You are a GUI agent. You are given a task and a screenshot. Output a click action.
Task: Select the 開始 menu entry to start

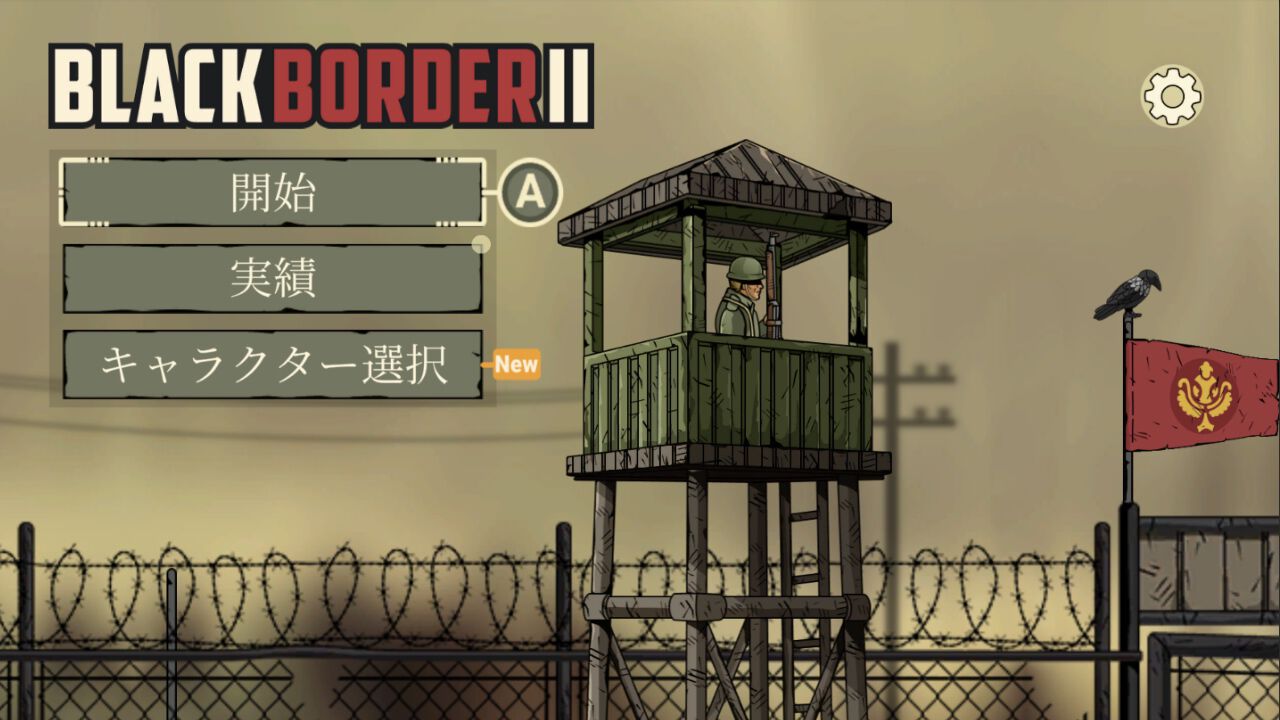point(270,192)
